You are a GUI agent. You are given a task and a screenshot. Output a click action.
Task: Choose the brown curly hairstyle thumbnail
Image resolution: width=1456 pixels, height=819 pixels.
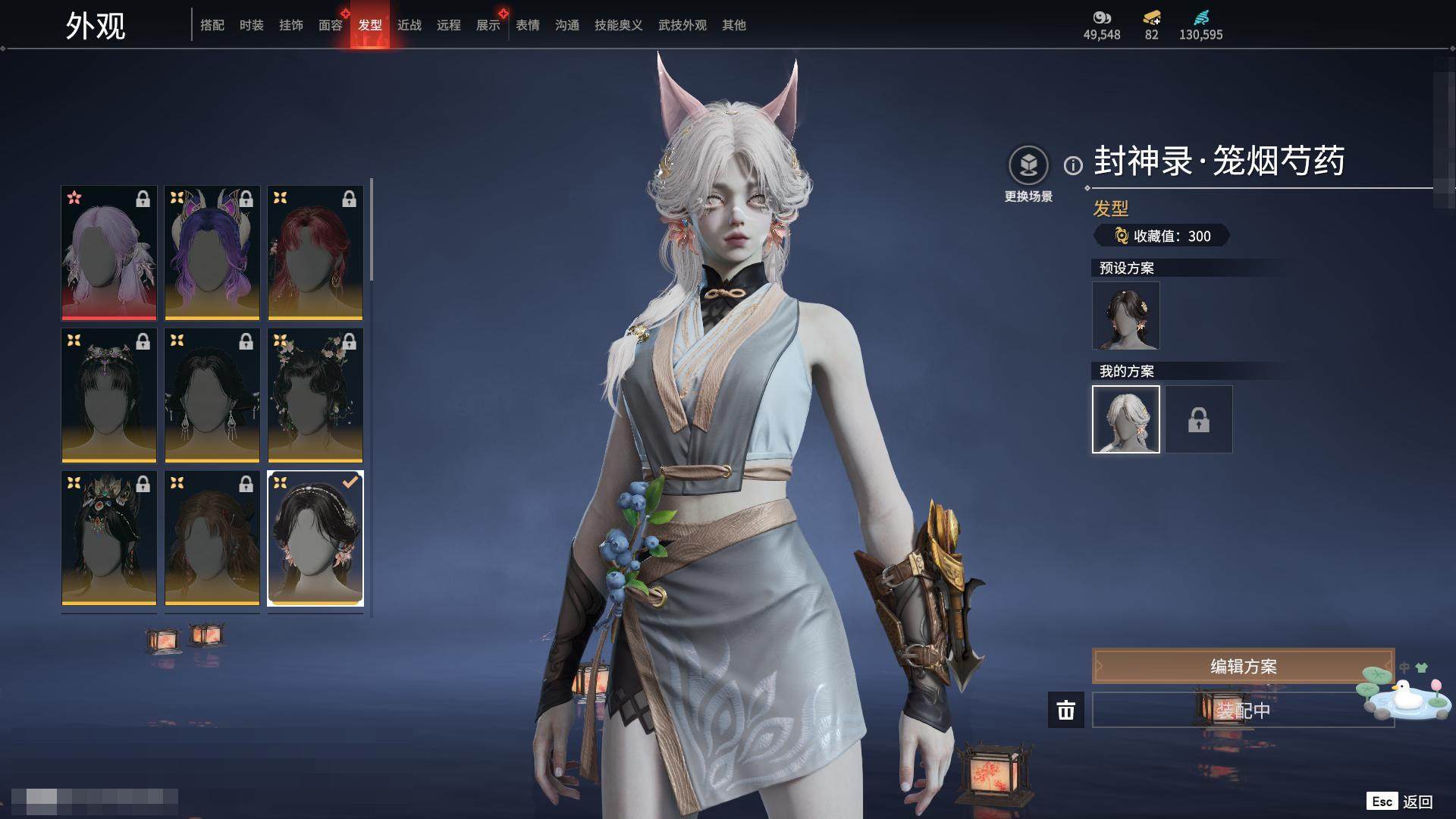(x=212, y=538)
